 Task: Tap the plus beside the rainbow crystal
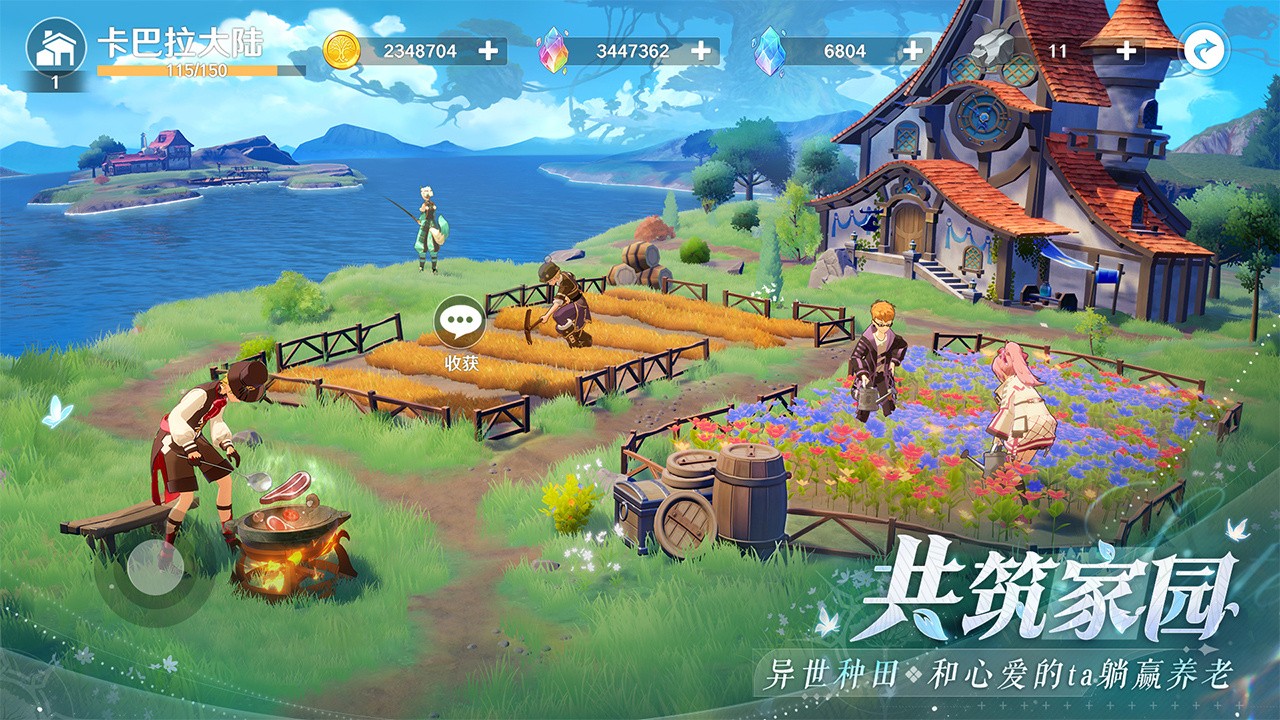tap(701, 51)
